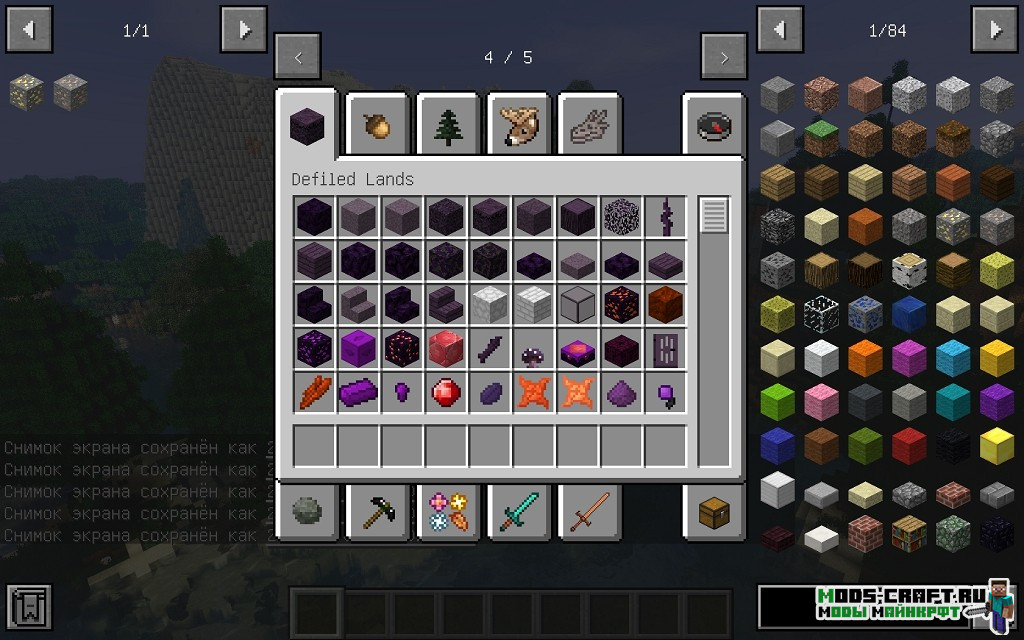The image size is (1024, 640).
Task: Switch to the pickaxe tools tab
Action: pos(379,512)
